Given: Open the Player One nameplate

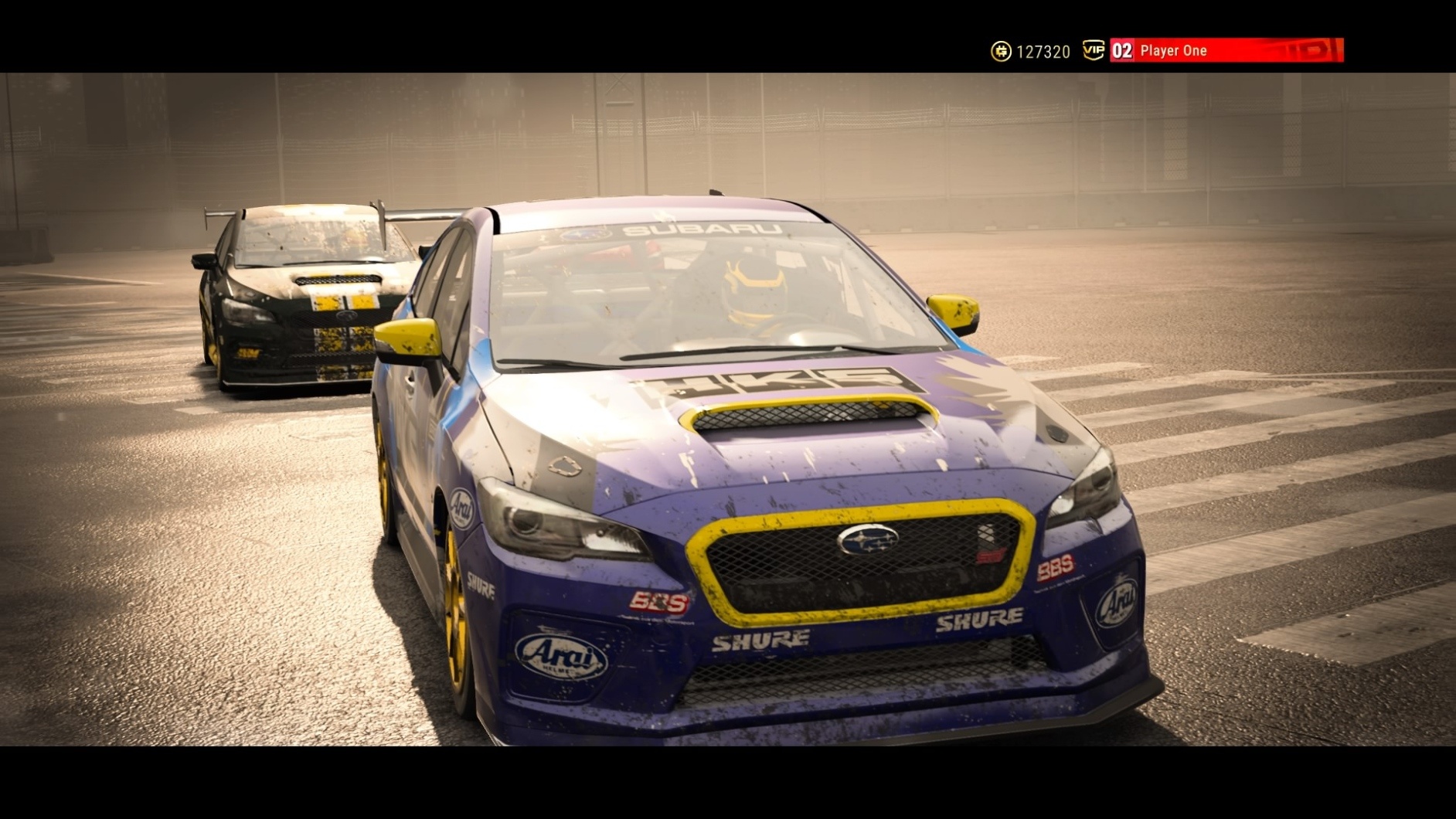Looking at the screenshot, I should pyautogui.click(x=1173, y=50).
